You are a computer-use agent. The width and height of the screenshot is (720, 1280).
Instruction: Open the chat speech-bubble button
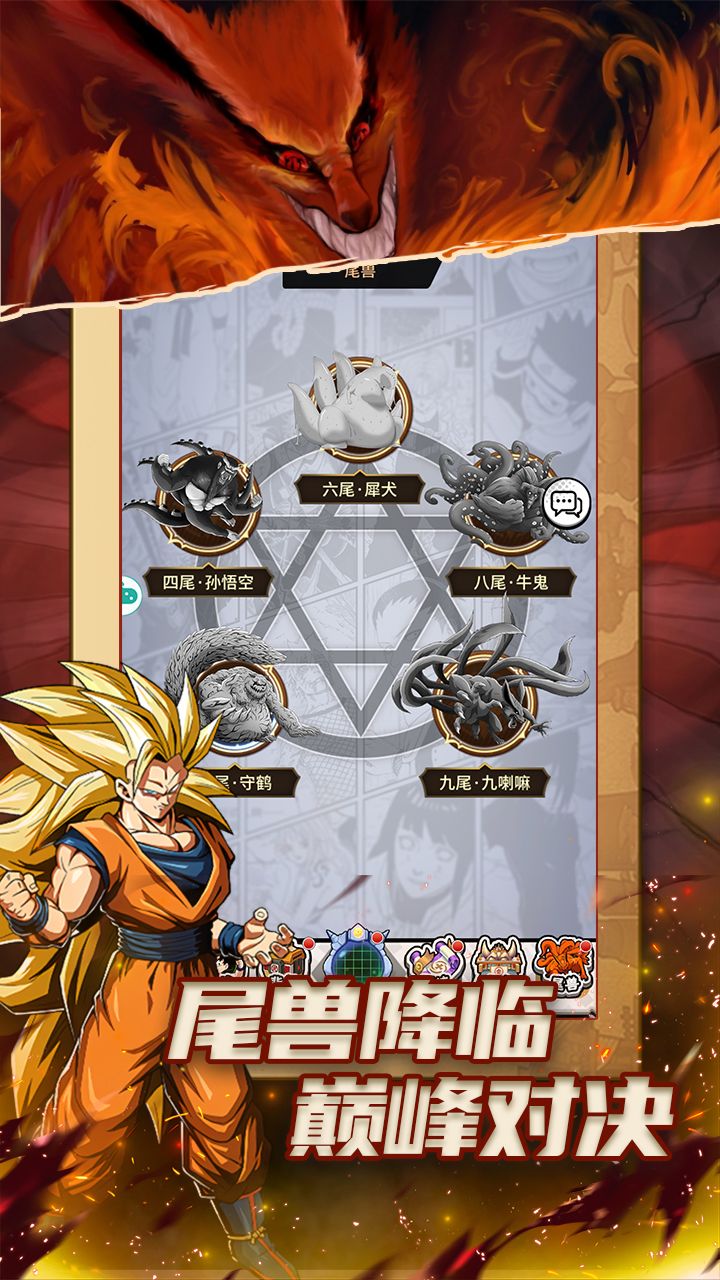coord(567,503)
